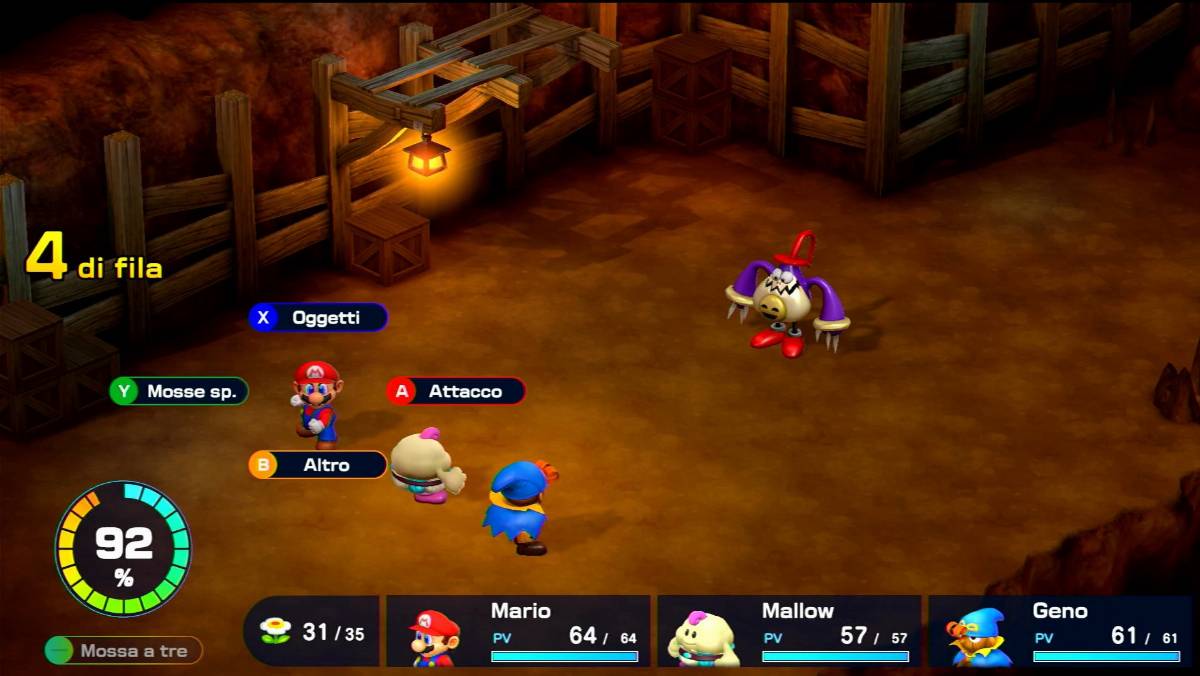Click the 92% action gauge
The height and width of the screenshot is (676, 1200).
coord(123,548)
